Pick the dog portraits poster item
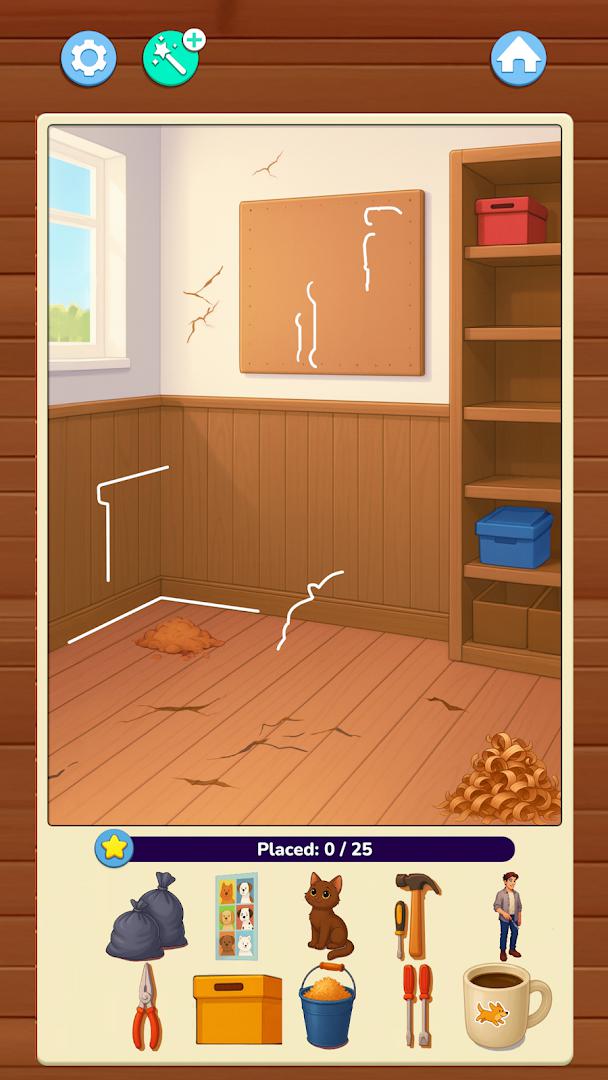 coord(236,915)
